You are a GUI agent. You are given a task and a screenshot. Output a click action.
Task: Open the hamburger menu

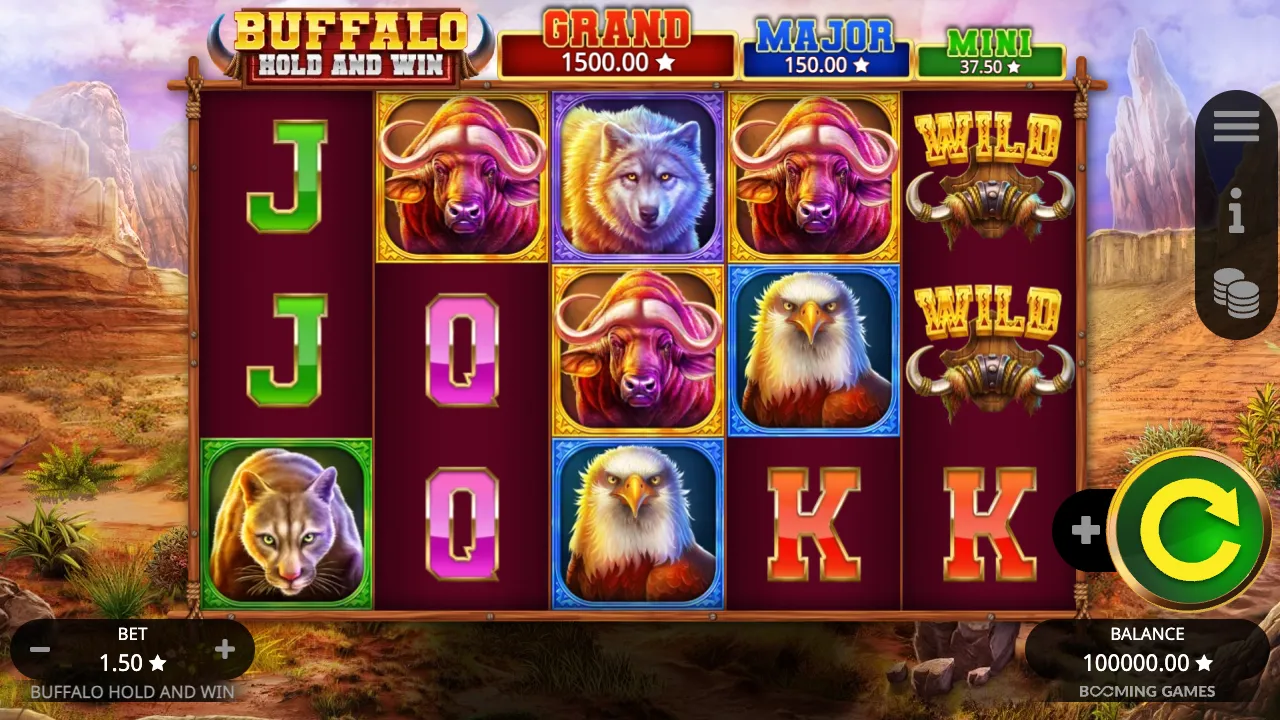(x=1237, y=126)
